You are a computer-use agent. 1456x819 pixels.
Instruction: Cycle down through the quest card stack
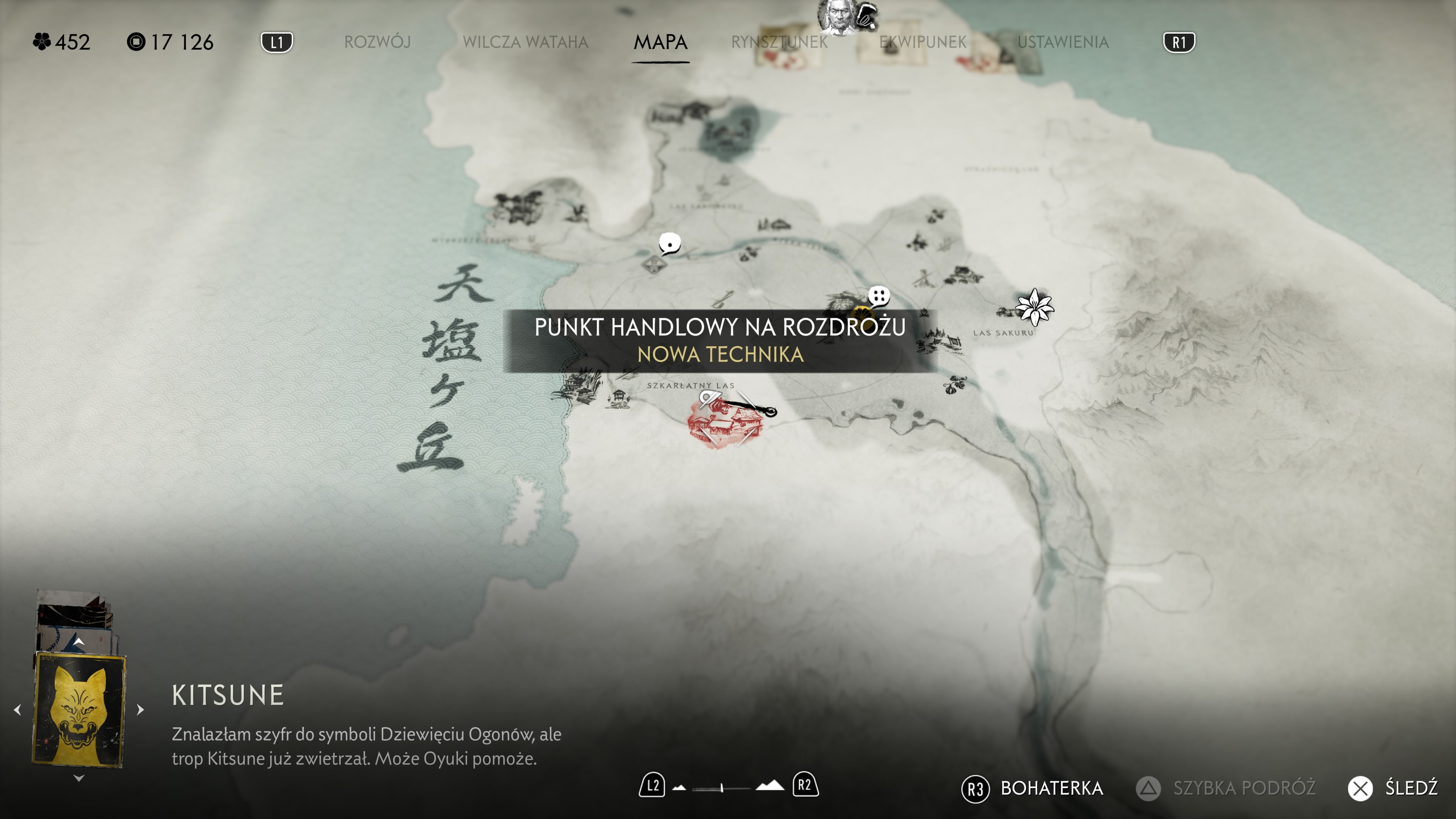tap(79, 779)
